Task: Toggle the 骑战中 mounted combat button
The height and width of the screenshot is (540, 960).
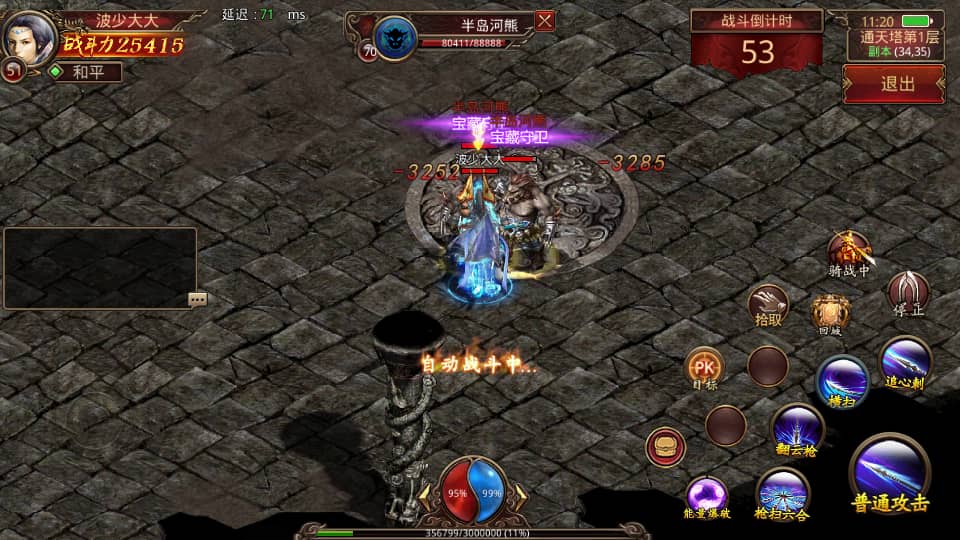Action: click(x=849, y=251)
